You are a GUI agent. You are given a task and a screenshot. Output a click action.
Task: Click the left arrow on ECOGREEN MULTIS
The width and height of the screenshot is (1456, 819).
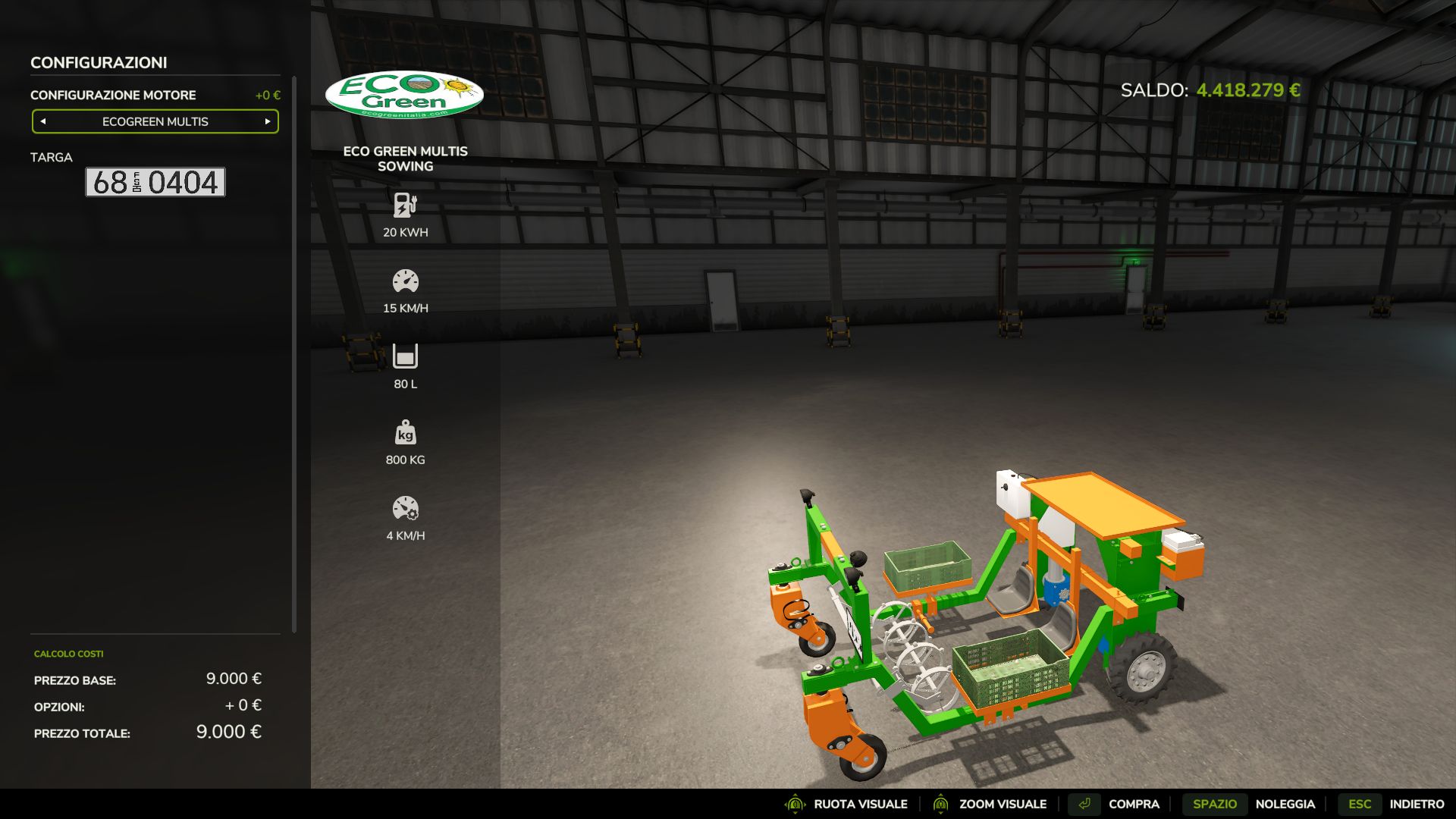point(43,121)
